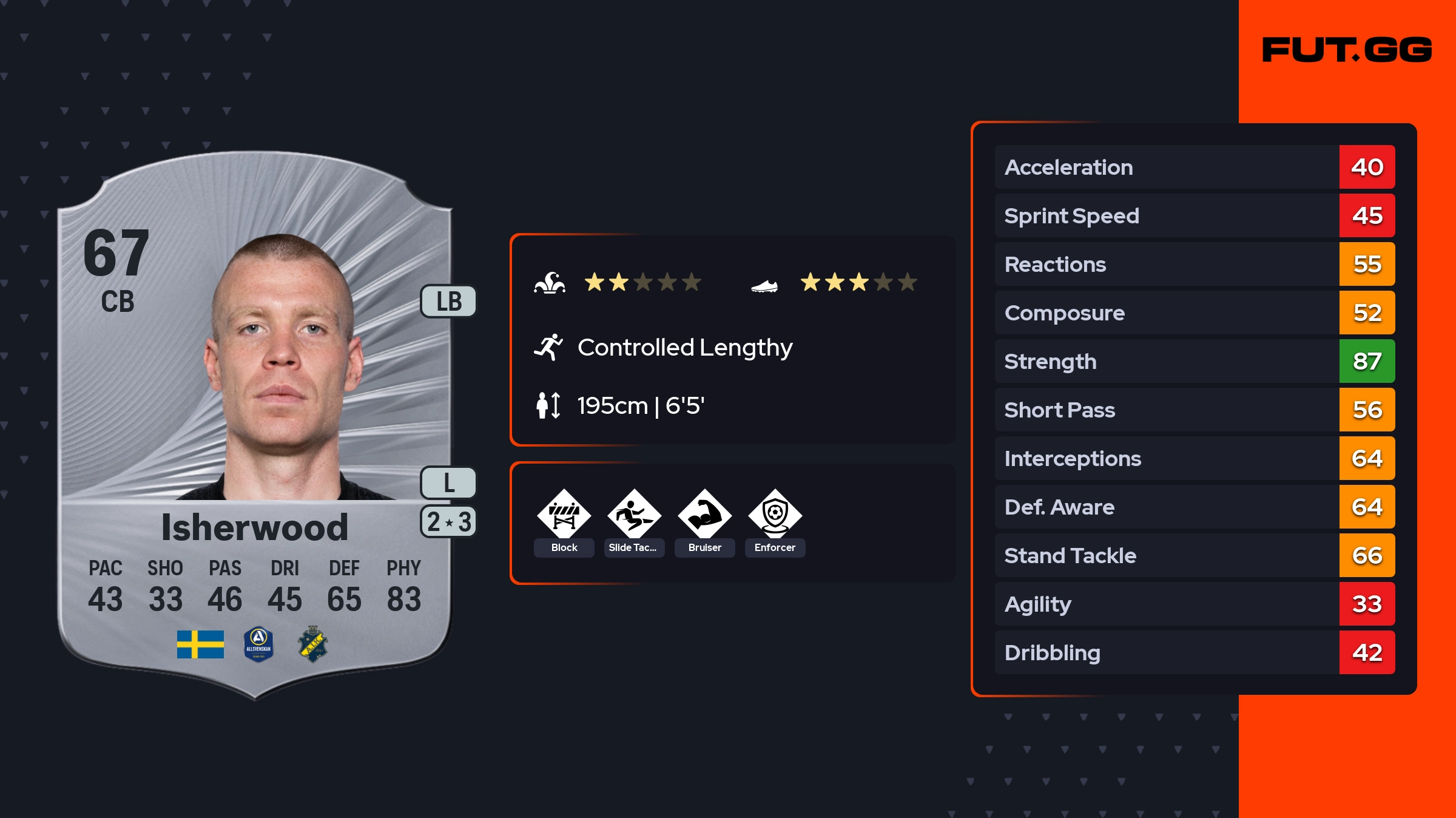Click the Sweden flag on the card
Screen dimensions: 1456x818
pos(200,644)
